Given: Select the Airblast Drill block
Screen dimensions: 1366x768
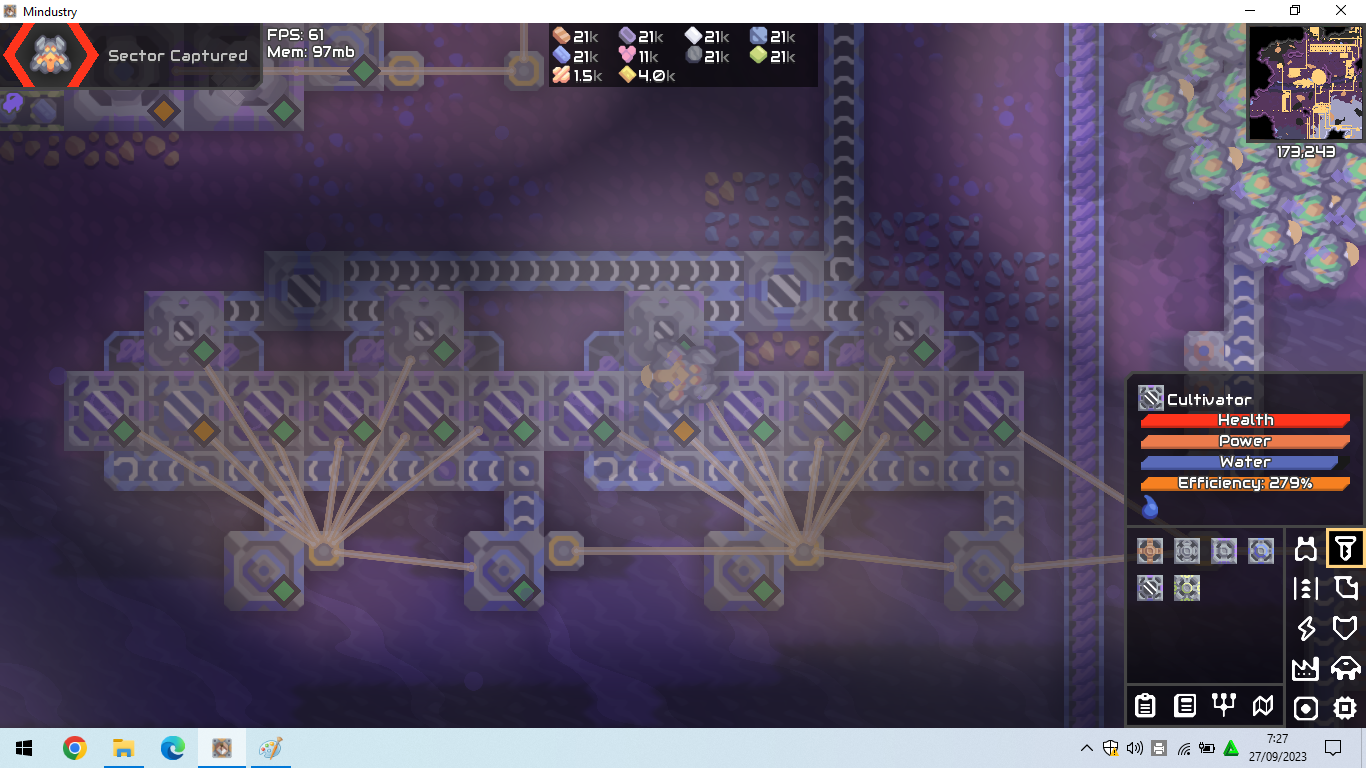Looking at the screenshot, I should coord(1260,549).
